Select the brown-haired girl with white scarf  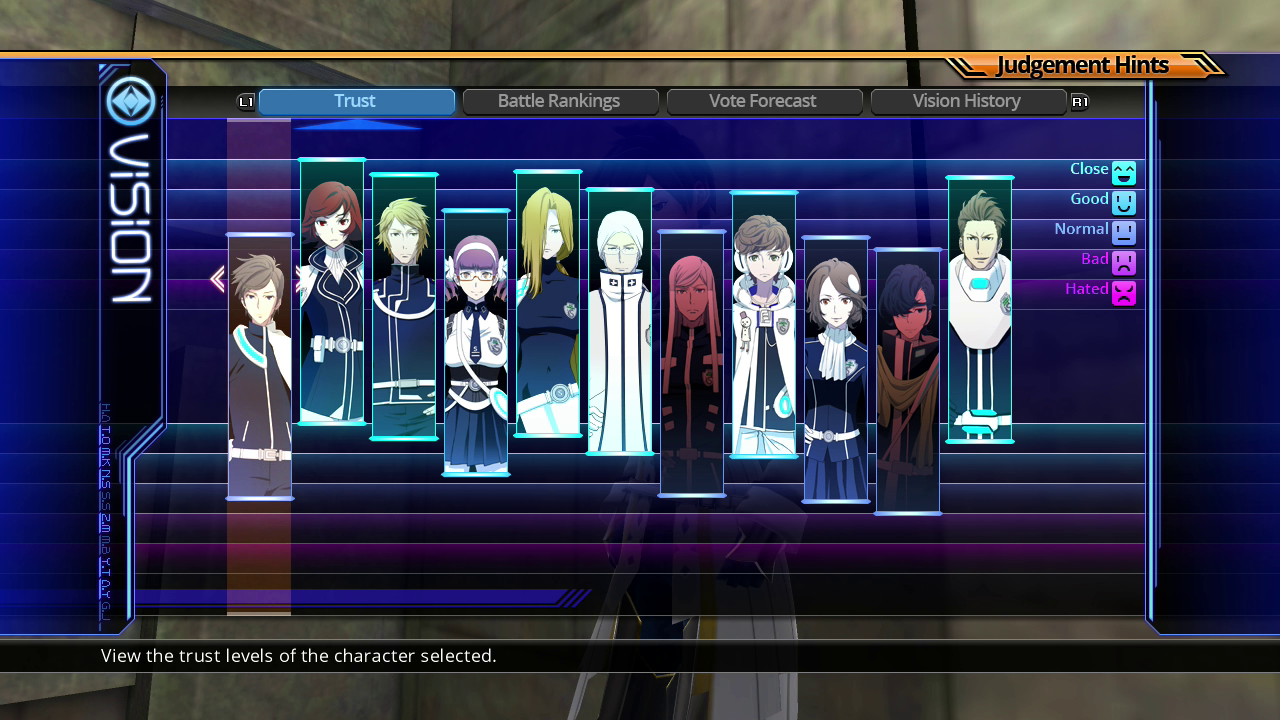836,369
